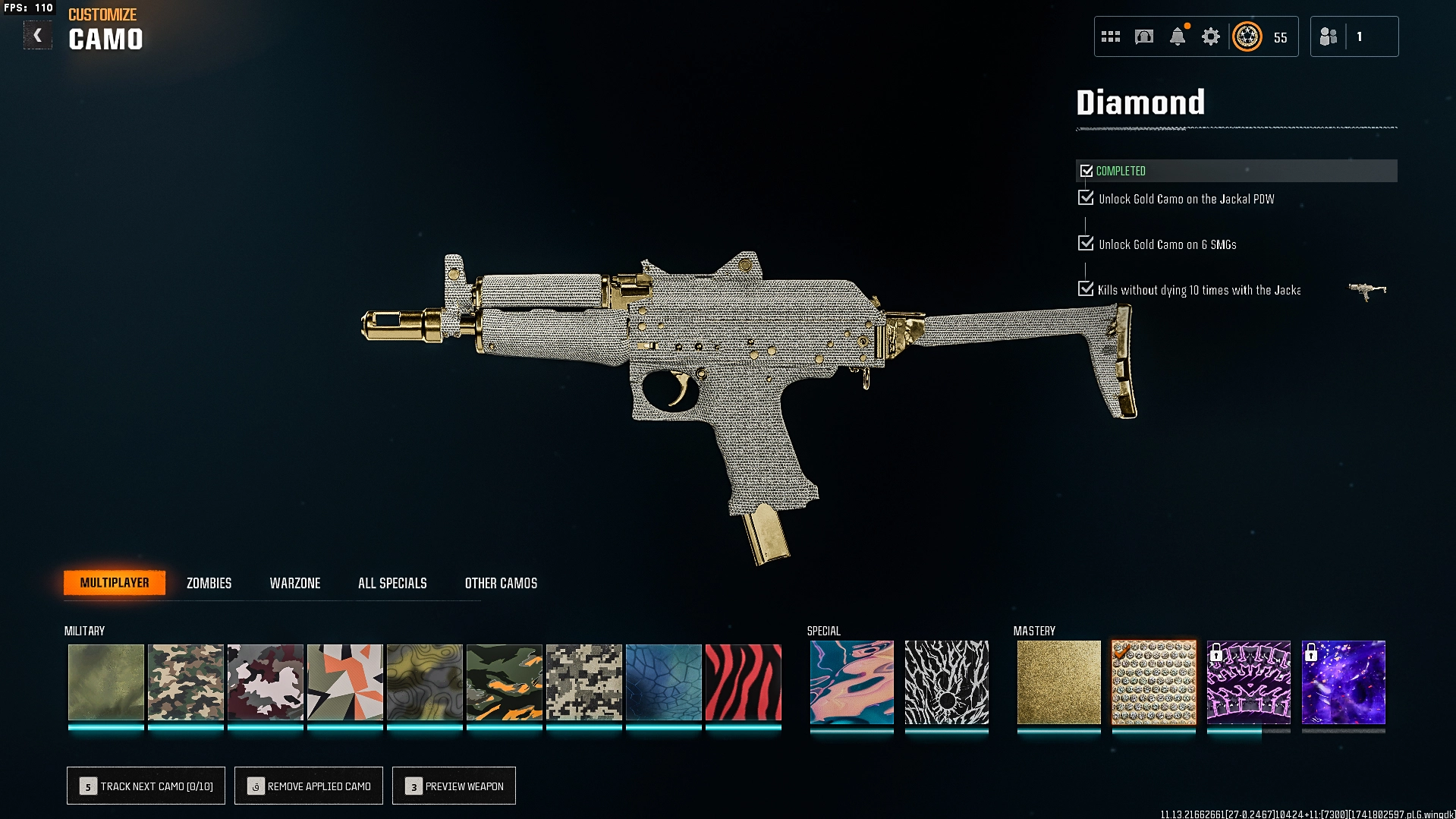
Task: Pick the locked purple crown mastery camo
Action: point(1248,682)
